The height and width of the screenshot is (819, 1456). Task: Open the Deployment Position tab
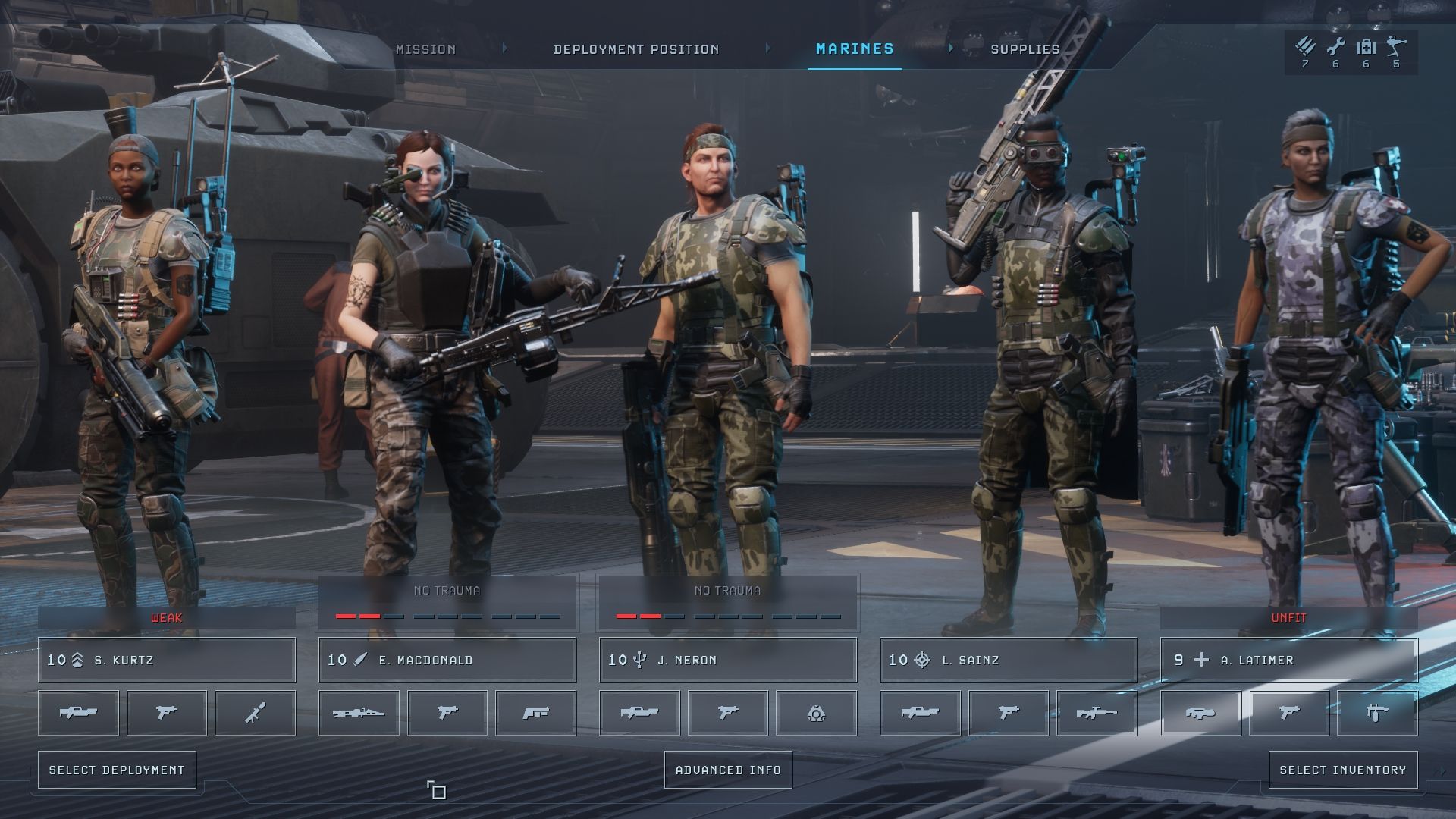(x=635, y=49)
